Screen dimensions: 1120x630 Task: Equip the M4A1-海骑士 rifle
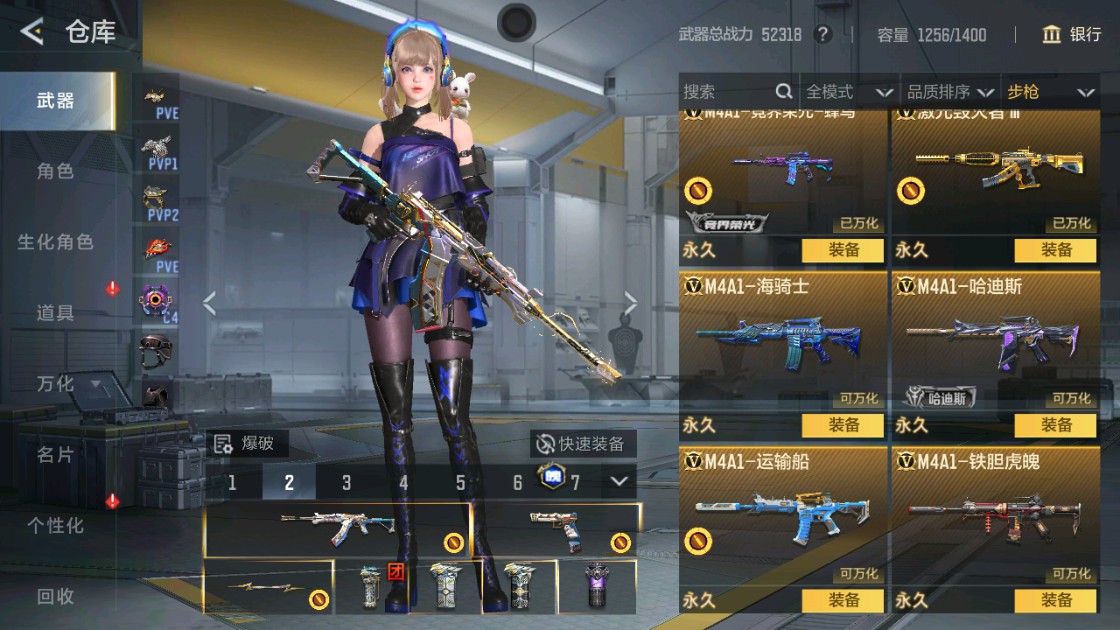click(843, 425)
